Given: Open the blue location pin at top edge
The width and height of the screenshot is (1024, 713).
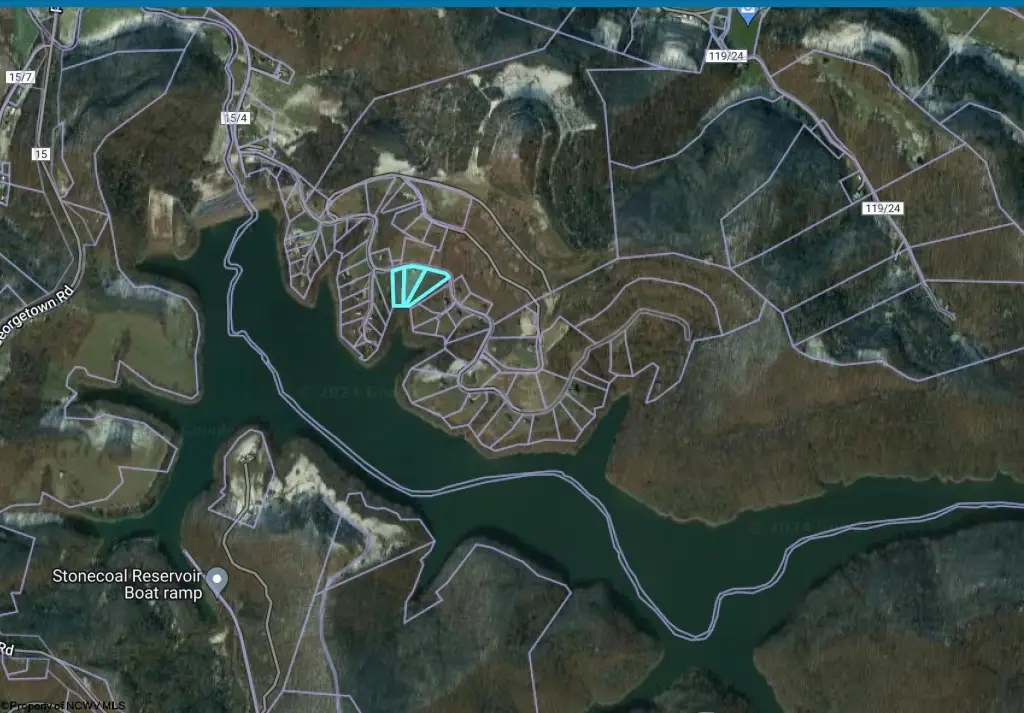Looking at the screenshot, I should click(747, 11).
